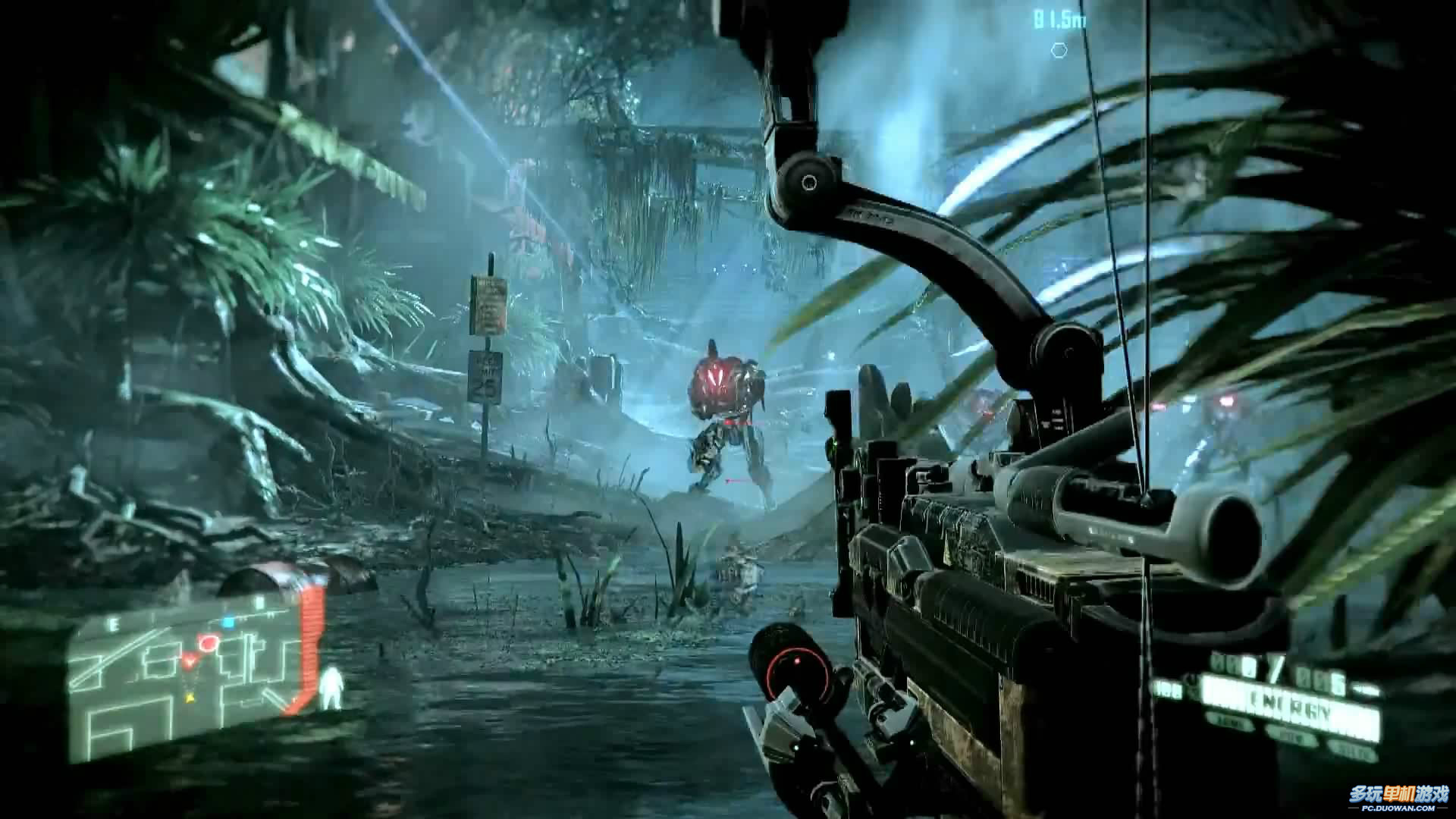Click the hexagon objective waypoint marker
The height and width of the screenshot is (819, 1456).
(x=1059, y=51)
